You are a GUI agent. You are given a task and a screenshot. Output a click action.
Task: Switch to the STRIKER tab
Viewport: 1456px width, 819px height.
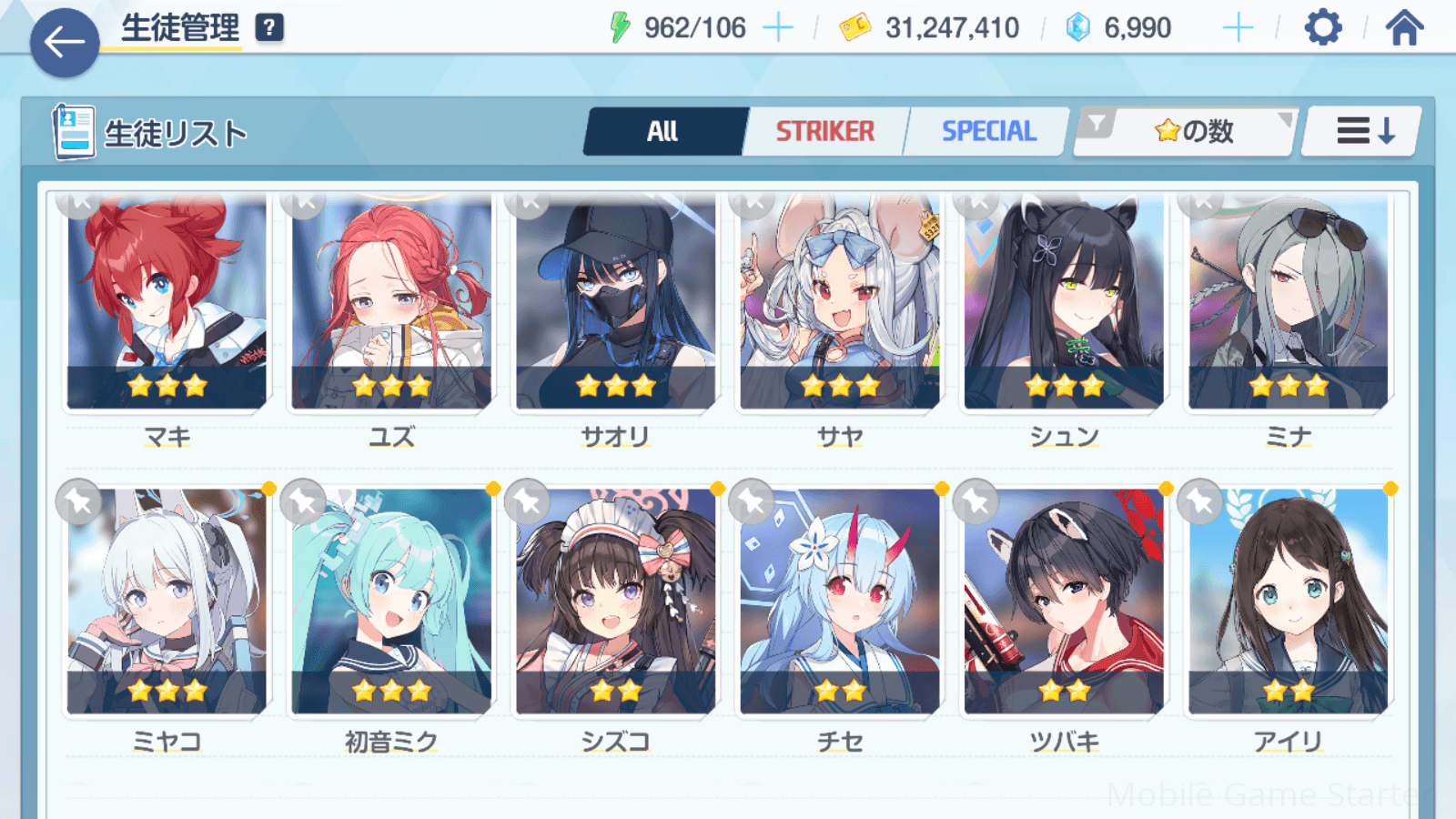[824, 132]
